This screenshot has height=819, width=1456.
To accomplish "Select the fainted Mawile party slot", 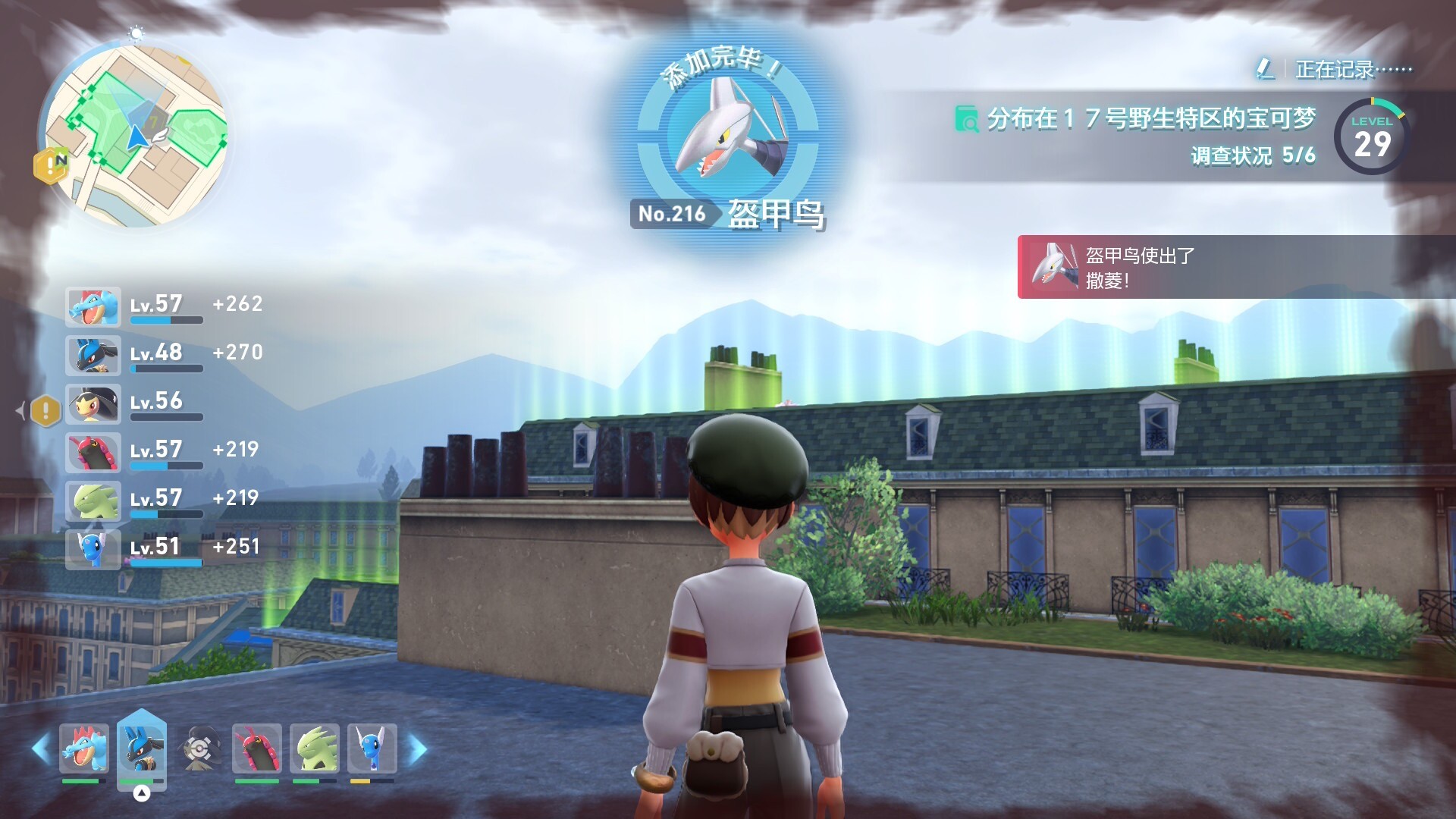I will [x=199, y=749].
